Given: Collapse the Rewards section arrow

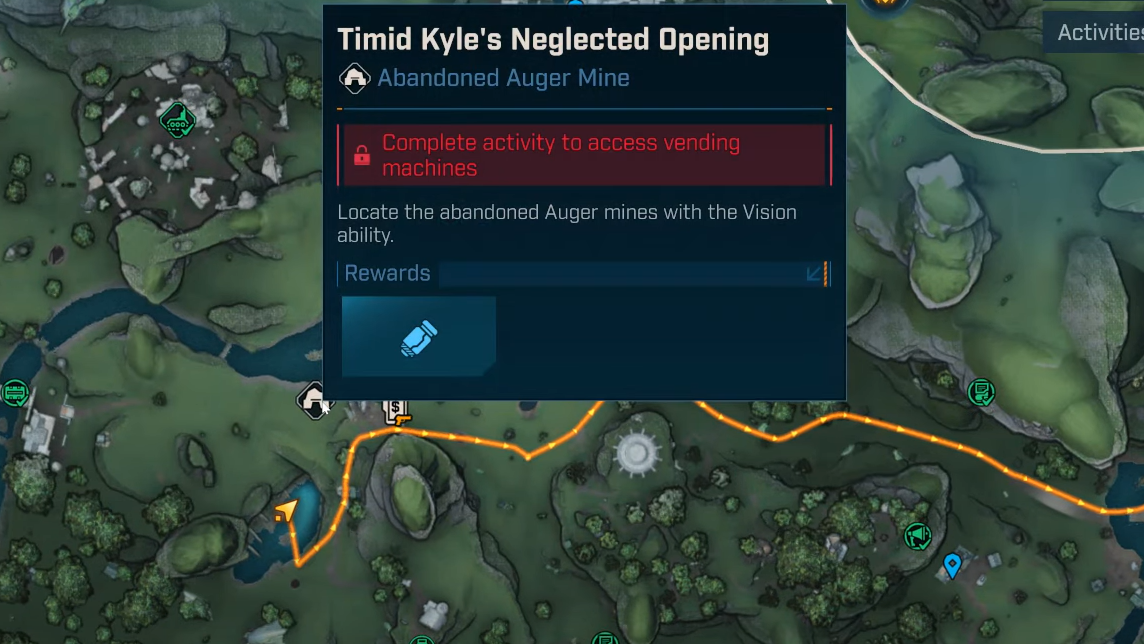Looking at the screenshot, I should tap(816, 274).
